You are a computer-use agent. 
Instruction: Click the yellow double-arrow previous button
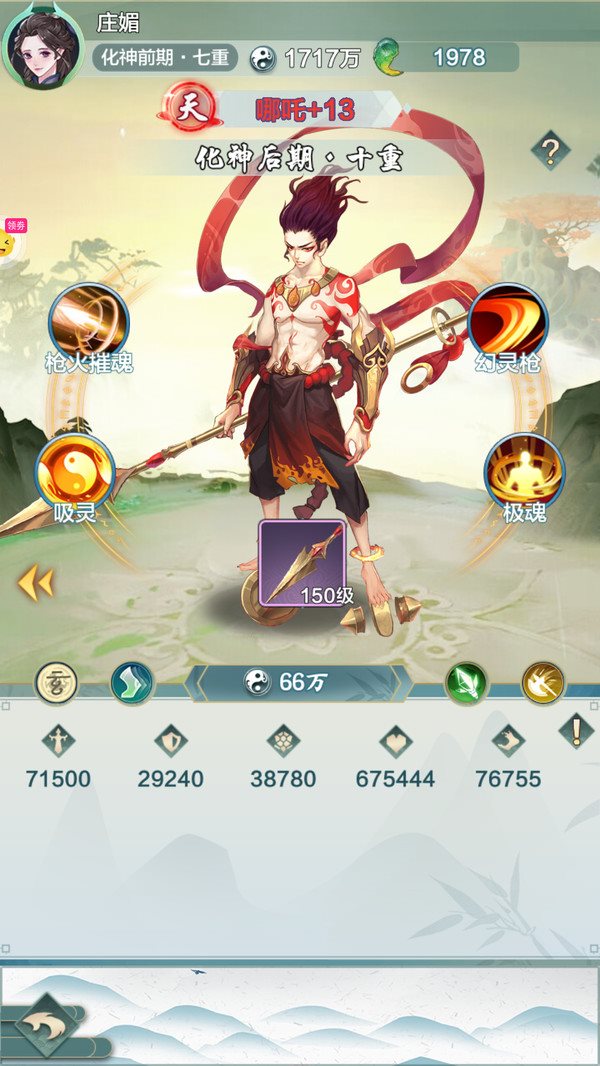(35, 584)
